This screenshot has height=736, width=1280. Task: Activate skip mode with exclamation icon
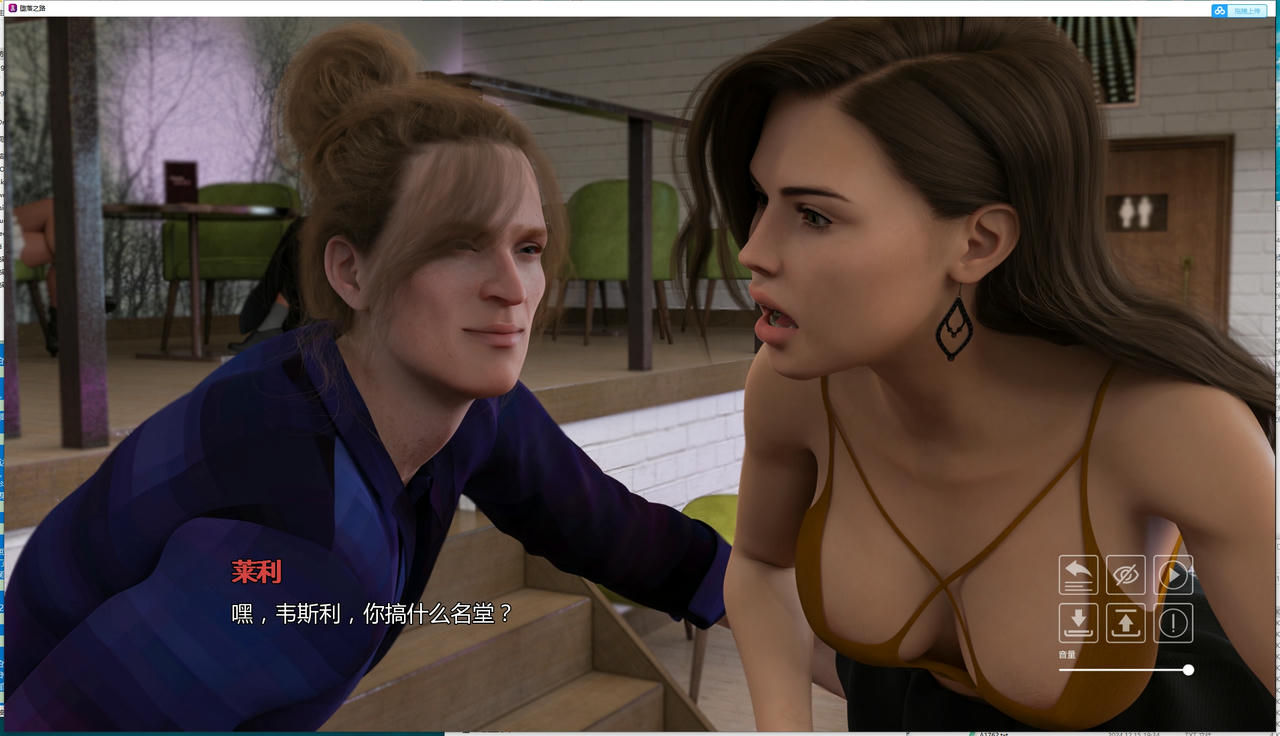tap(1173, 623)
